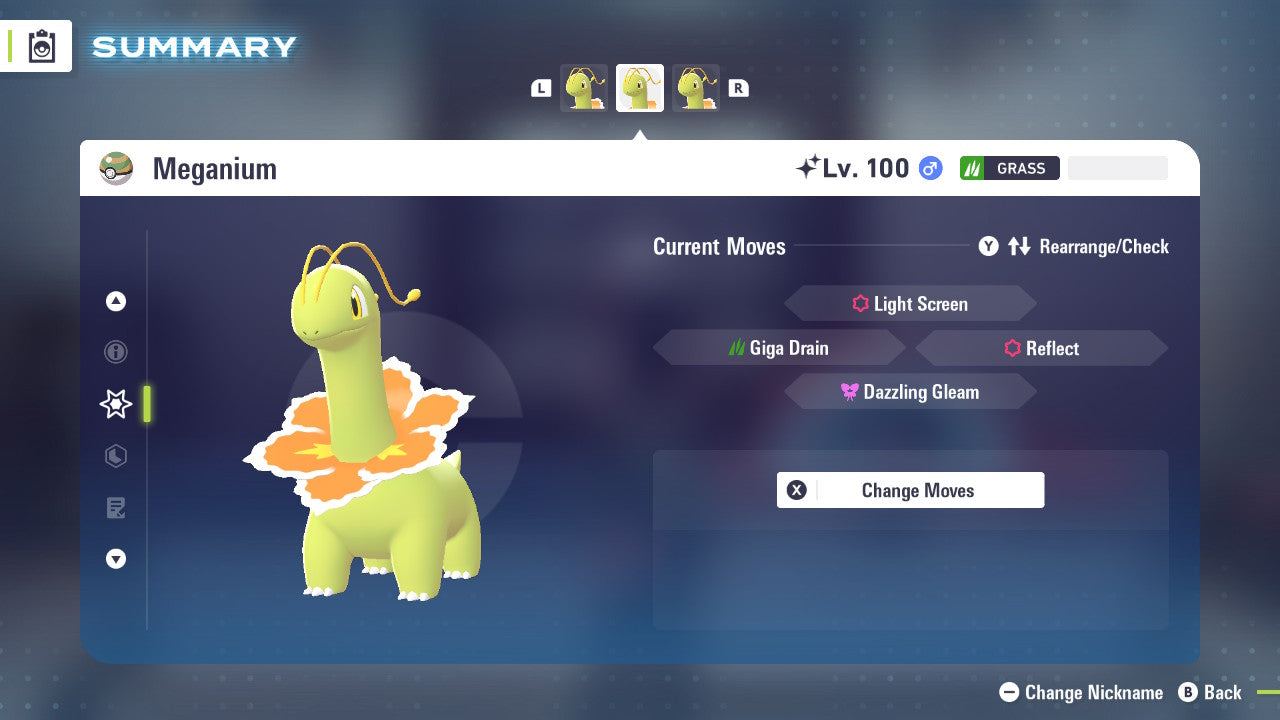Open the info summary page icon
The image size is (1280, 720).
coord(115,352)
